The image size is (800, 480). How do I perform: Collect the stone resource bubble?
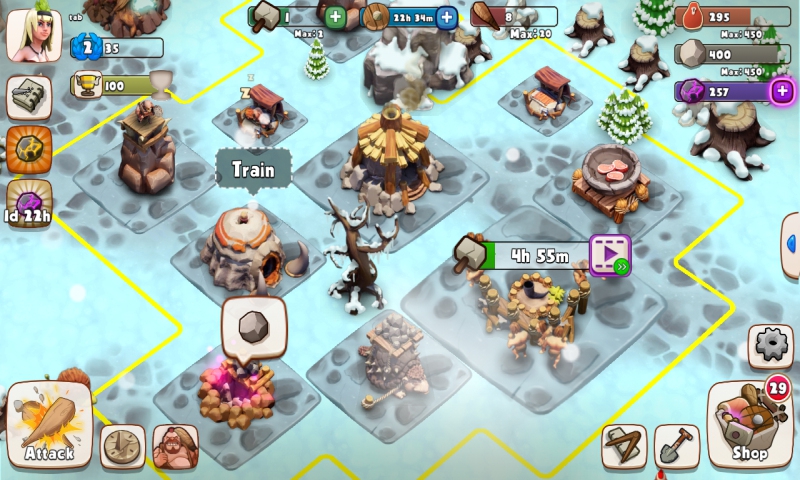coord(254,327)
